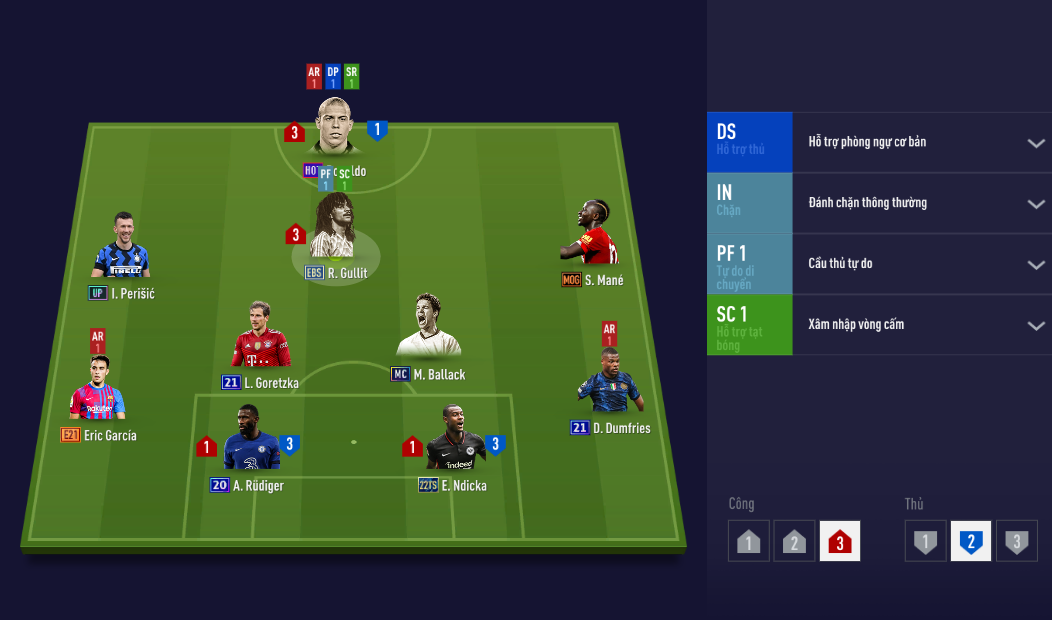Expand the SC 1 ball support dropdown
This screenshot has width=1052, height=620.
pyautogui.click(x=1036, y=326)
